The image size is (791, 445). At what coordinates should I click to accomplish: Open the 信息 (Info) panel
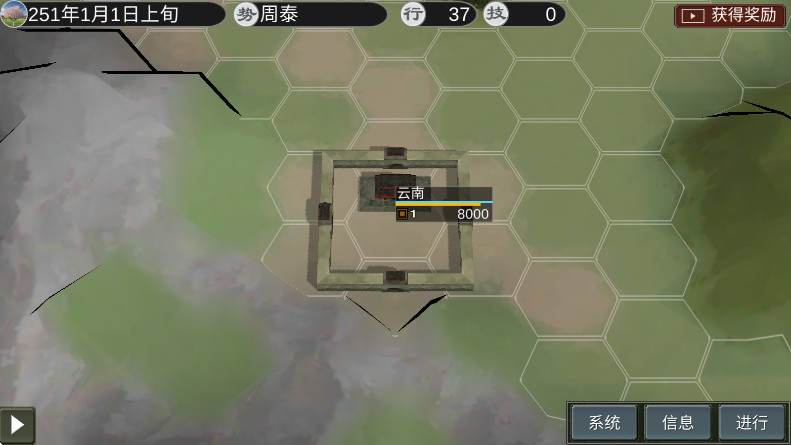coord(678,422)
